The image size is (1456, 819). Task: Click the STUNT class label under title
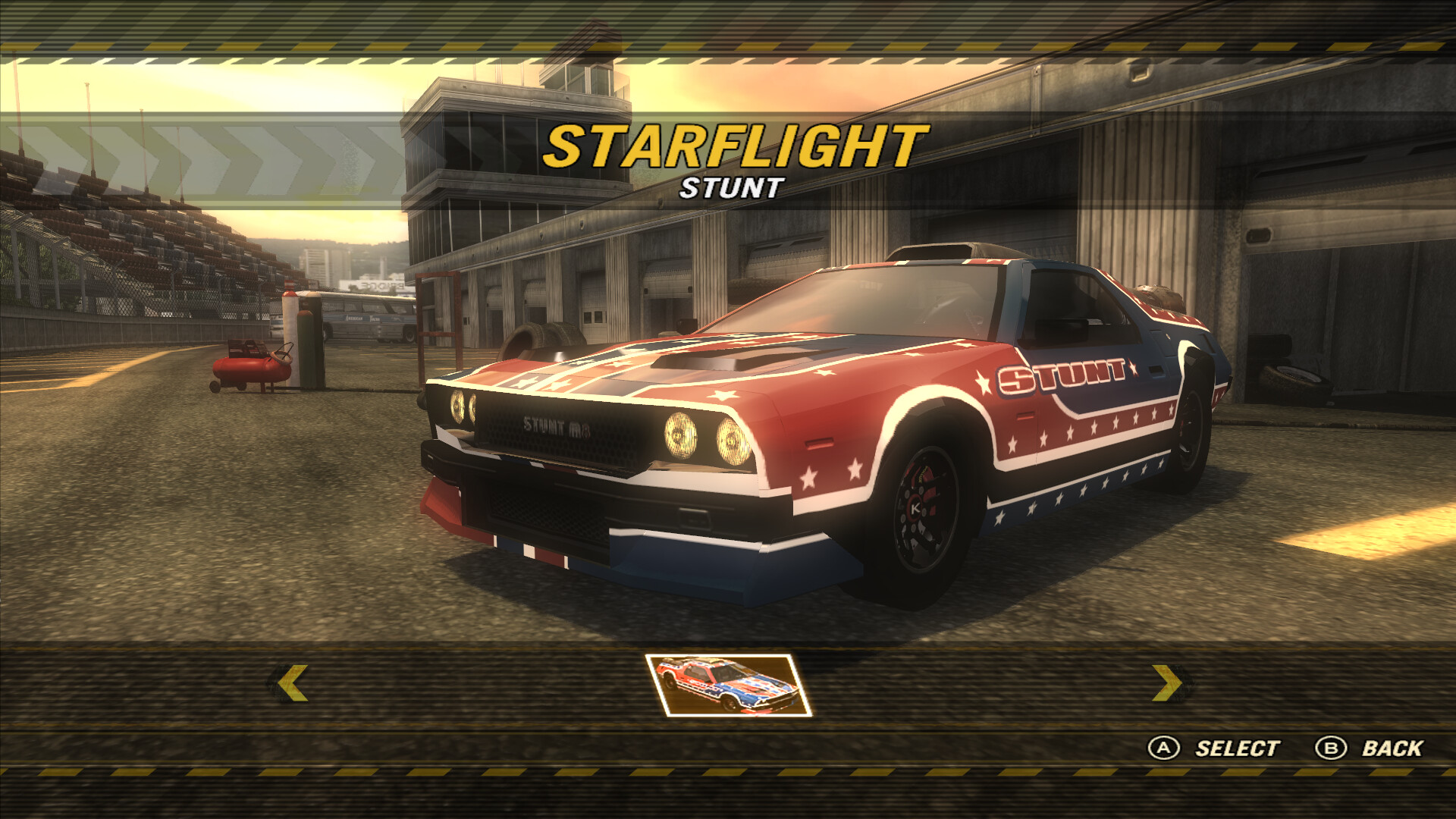coord(730,188)
